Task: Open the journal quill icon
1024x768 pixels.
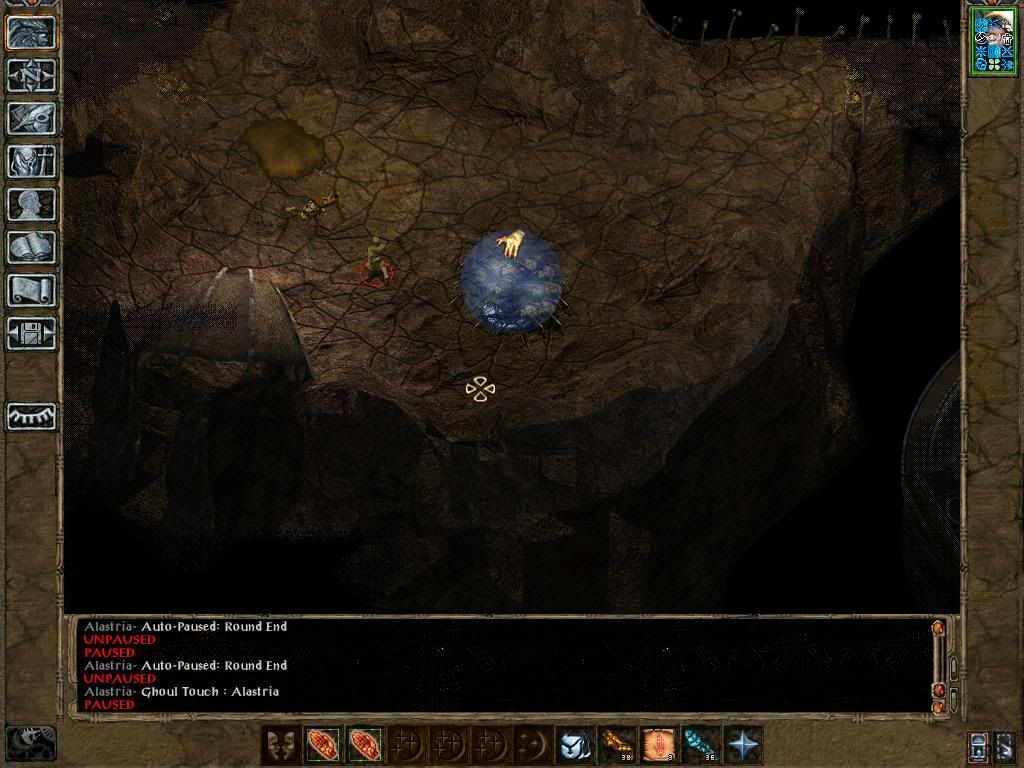Action: (x=32, y=117)
